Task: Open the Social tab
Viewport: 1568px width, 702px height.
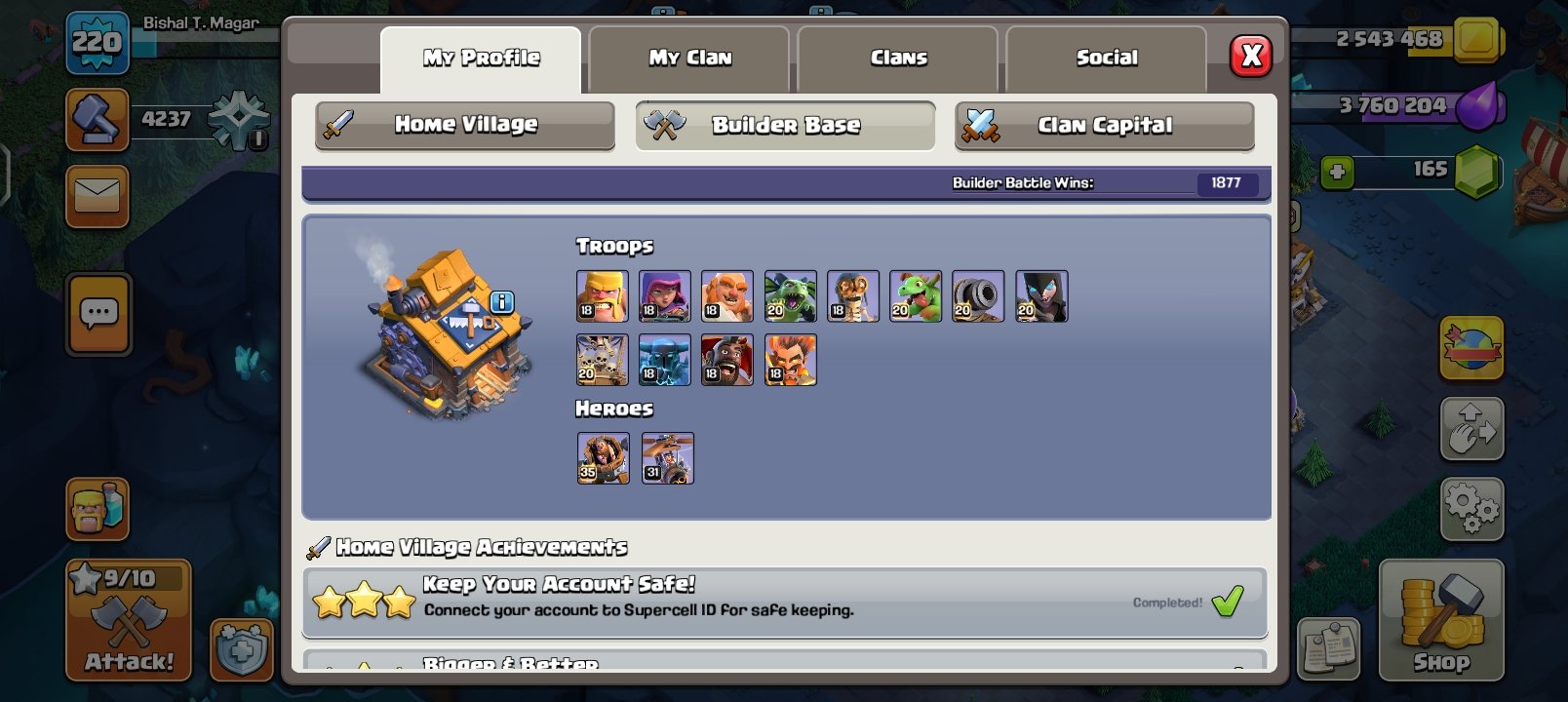Action: 1107,58
